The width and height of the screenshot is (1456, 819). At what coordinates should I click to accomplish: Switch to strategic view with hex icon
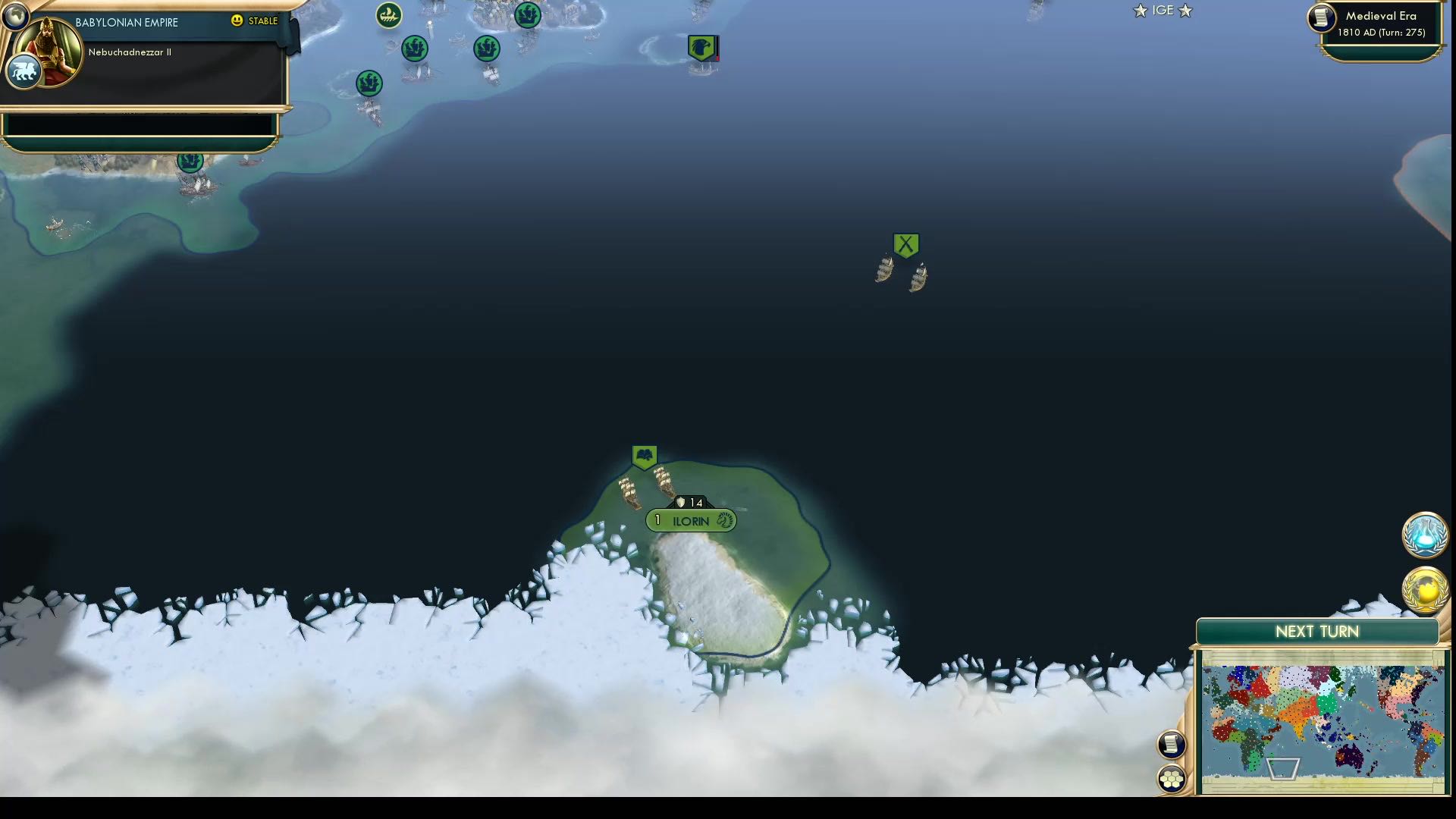[1171, 777]
